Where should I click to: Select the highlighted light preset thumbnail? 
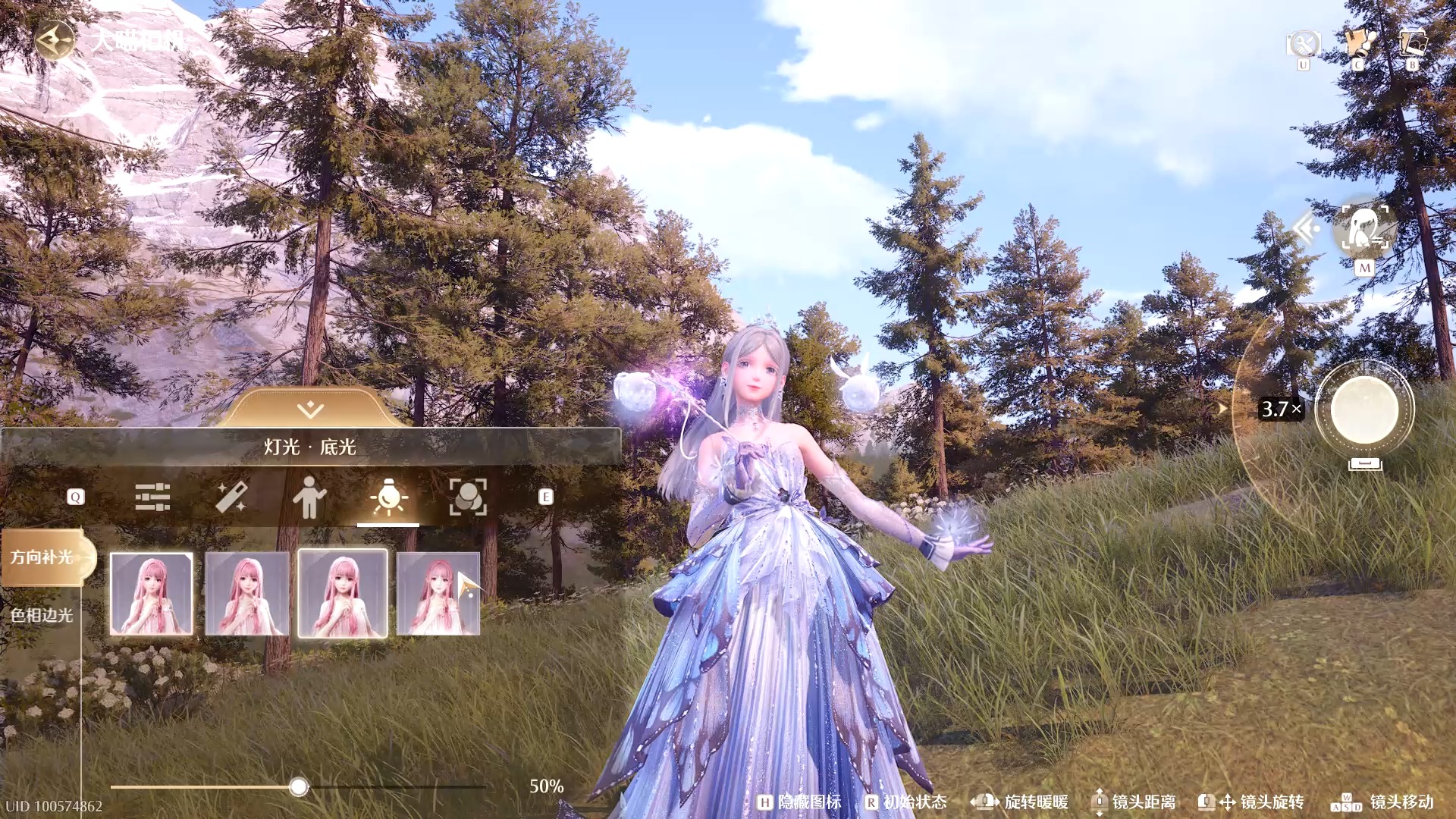point(343,594)
